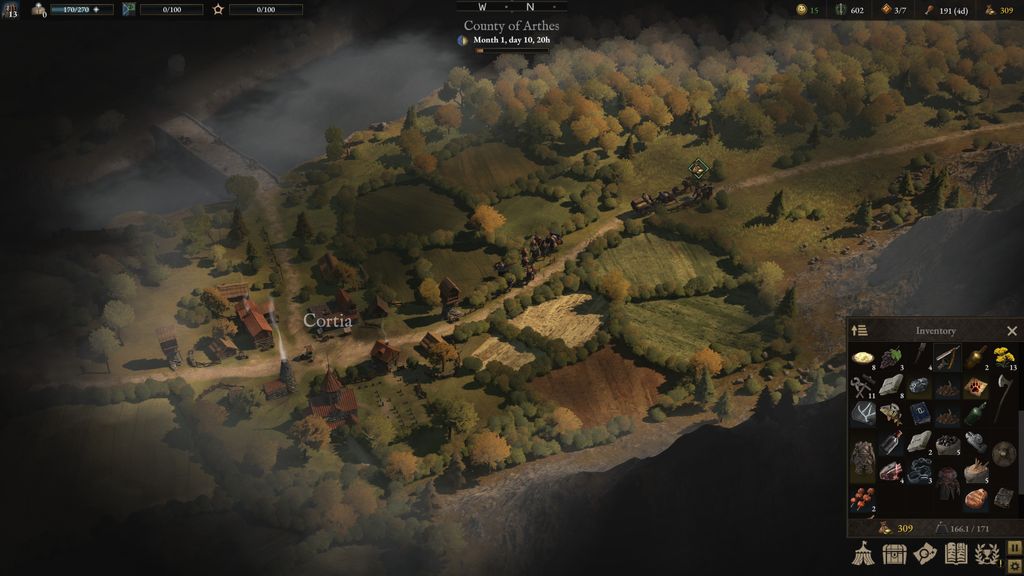Viewport: 1024px width, 576px height.
Task: Open the laurel trophy paths menu
Action: click(987, 553)
